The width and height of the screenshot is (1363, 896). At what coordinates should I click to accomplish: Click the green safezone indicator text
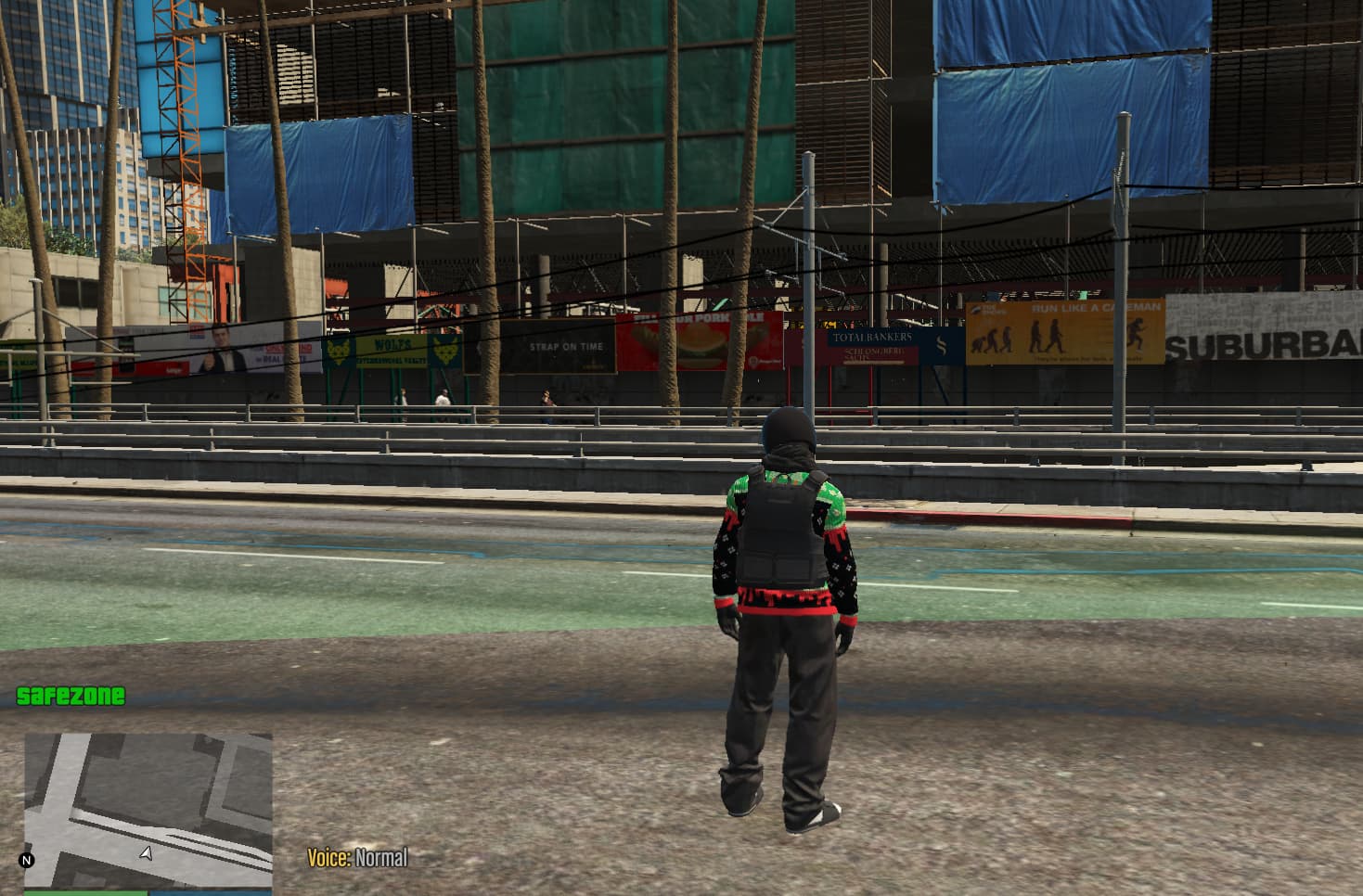[71, 695]
